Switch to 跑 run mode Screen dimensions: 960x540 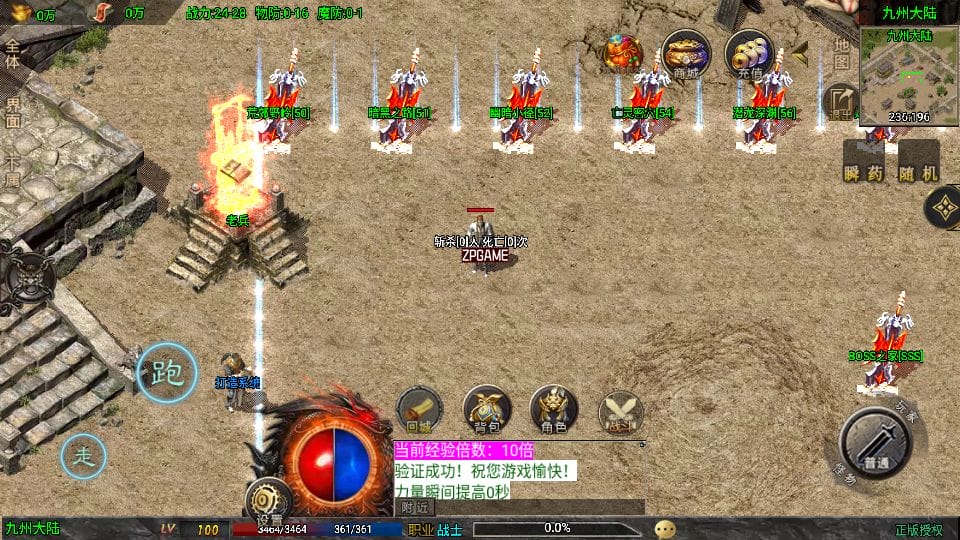tap(166, 372)
